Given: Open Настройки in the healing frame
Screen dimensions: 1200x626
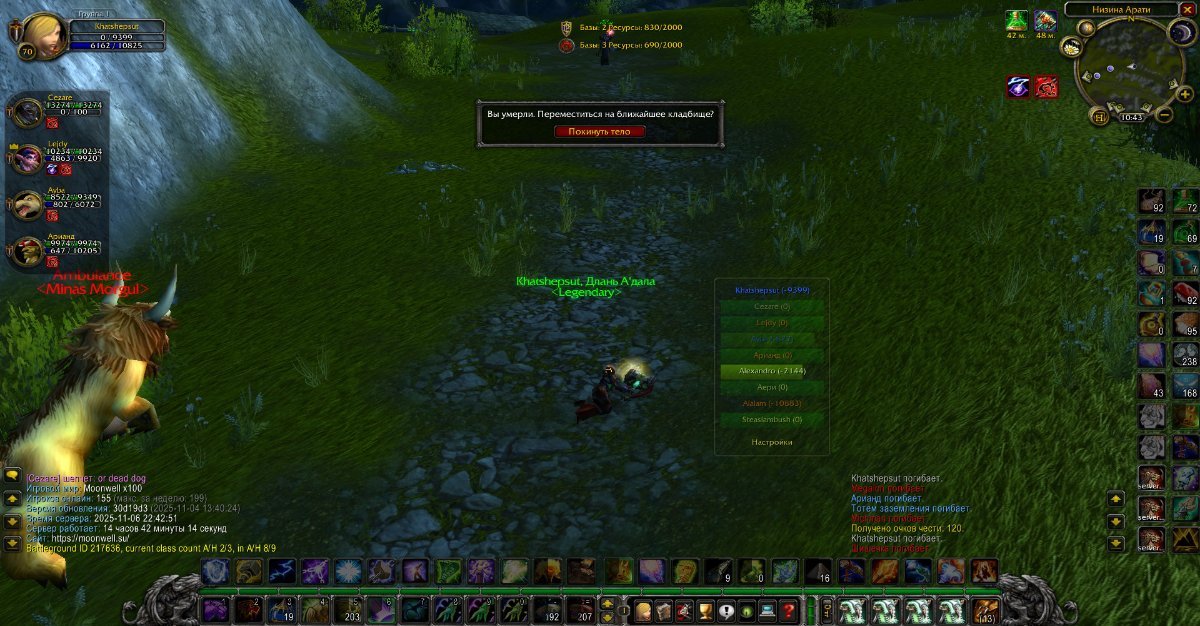Looking at the screenshot, I should point(771,442).
